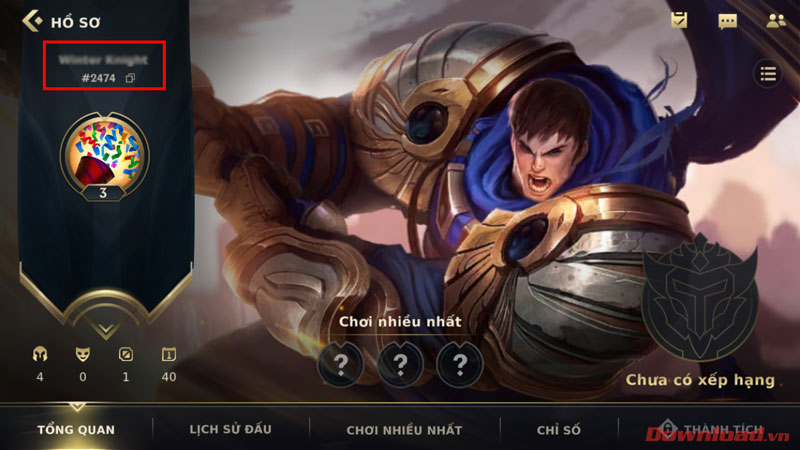
Task: Show the Chỉ Số tab
Action: click(558, 429)
